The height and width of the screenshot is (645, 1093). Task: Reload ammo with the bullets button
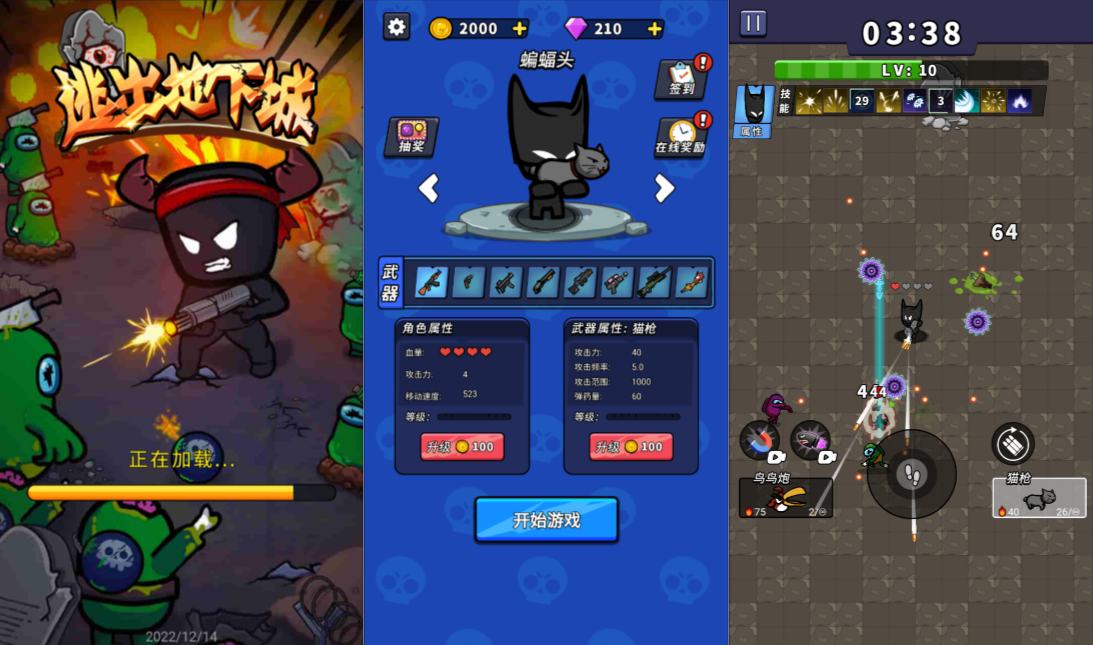point(1012,443)
